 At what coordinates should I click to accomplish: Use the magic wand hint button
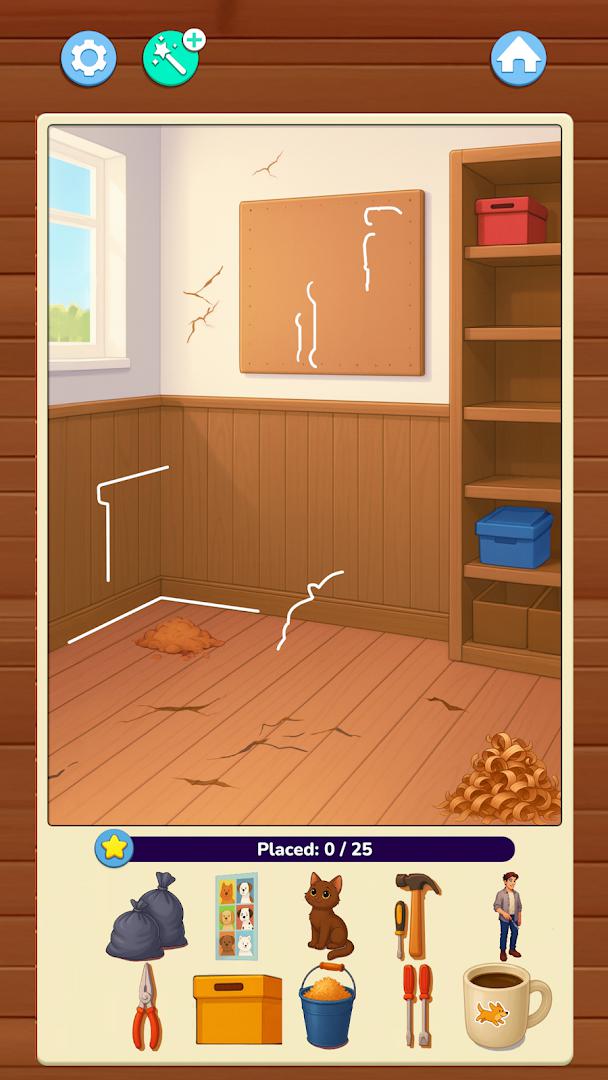[171, 59]
